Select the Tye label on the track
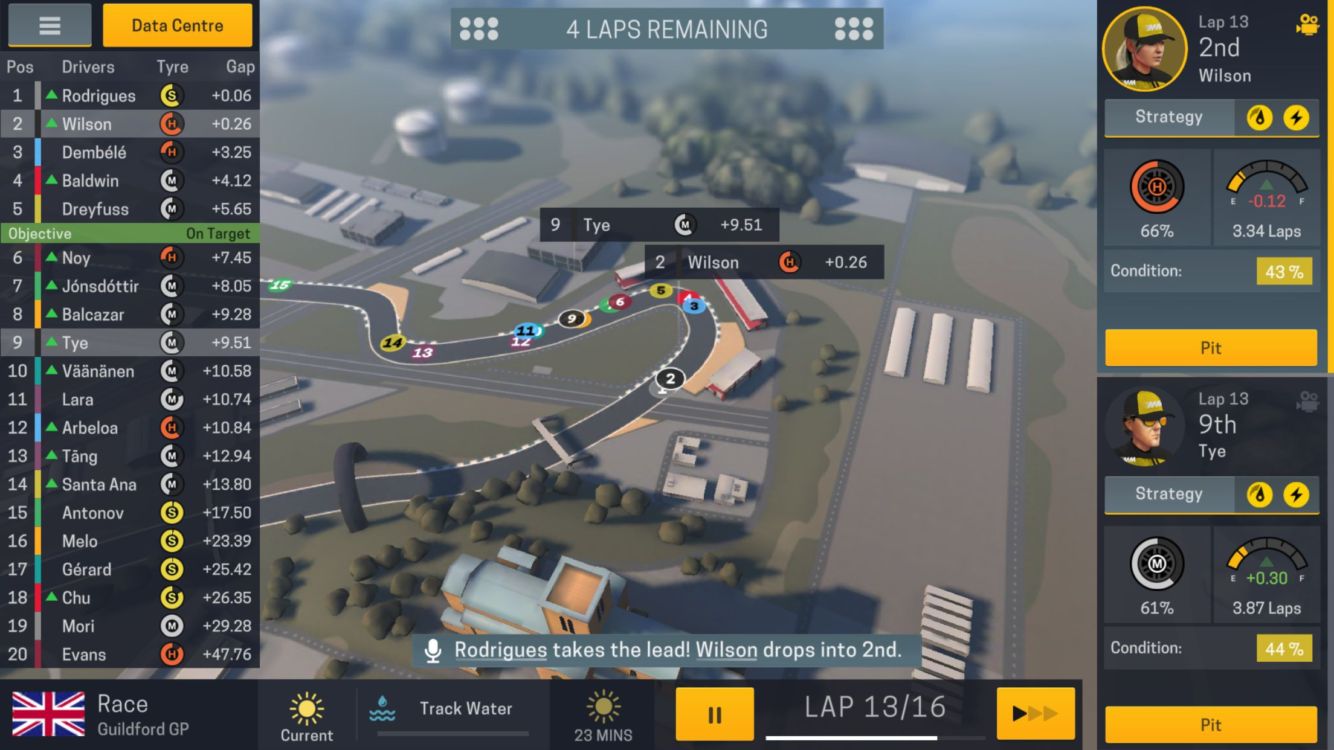This screenshot has height=750, width=1334. [659, 225]
